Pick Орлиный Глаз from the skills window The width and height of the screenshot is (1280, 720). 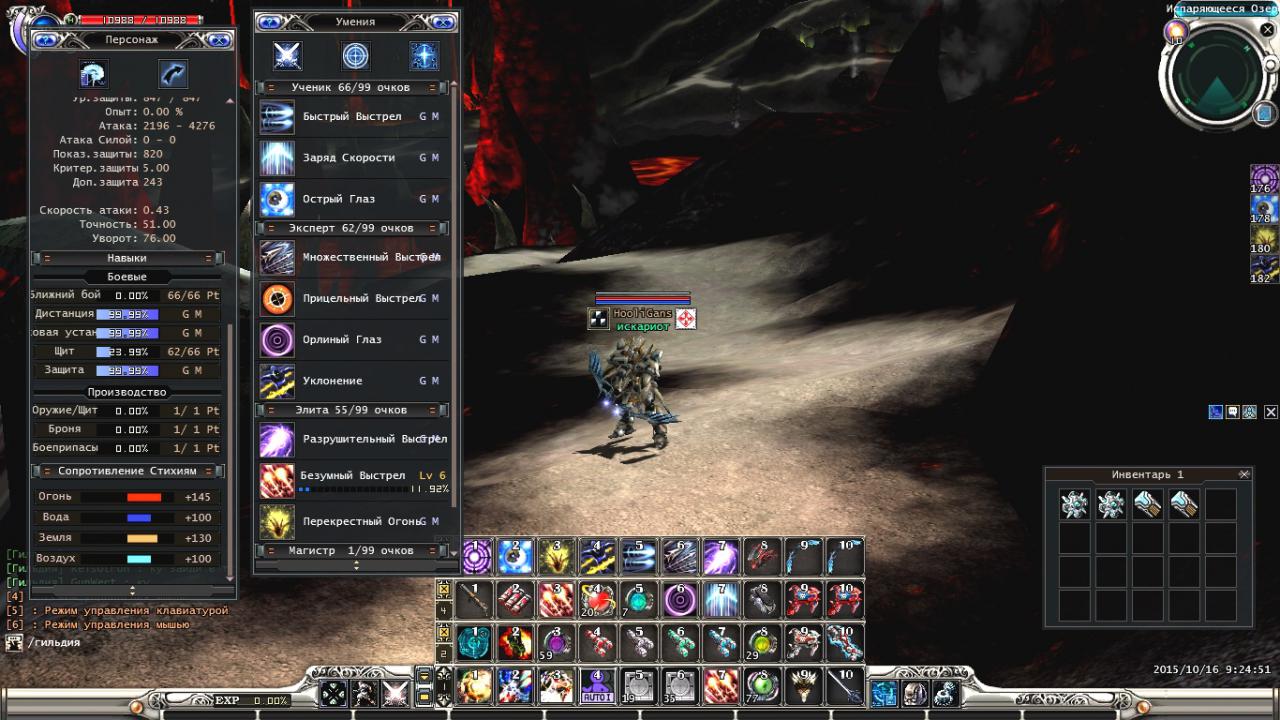[341, 340]
